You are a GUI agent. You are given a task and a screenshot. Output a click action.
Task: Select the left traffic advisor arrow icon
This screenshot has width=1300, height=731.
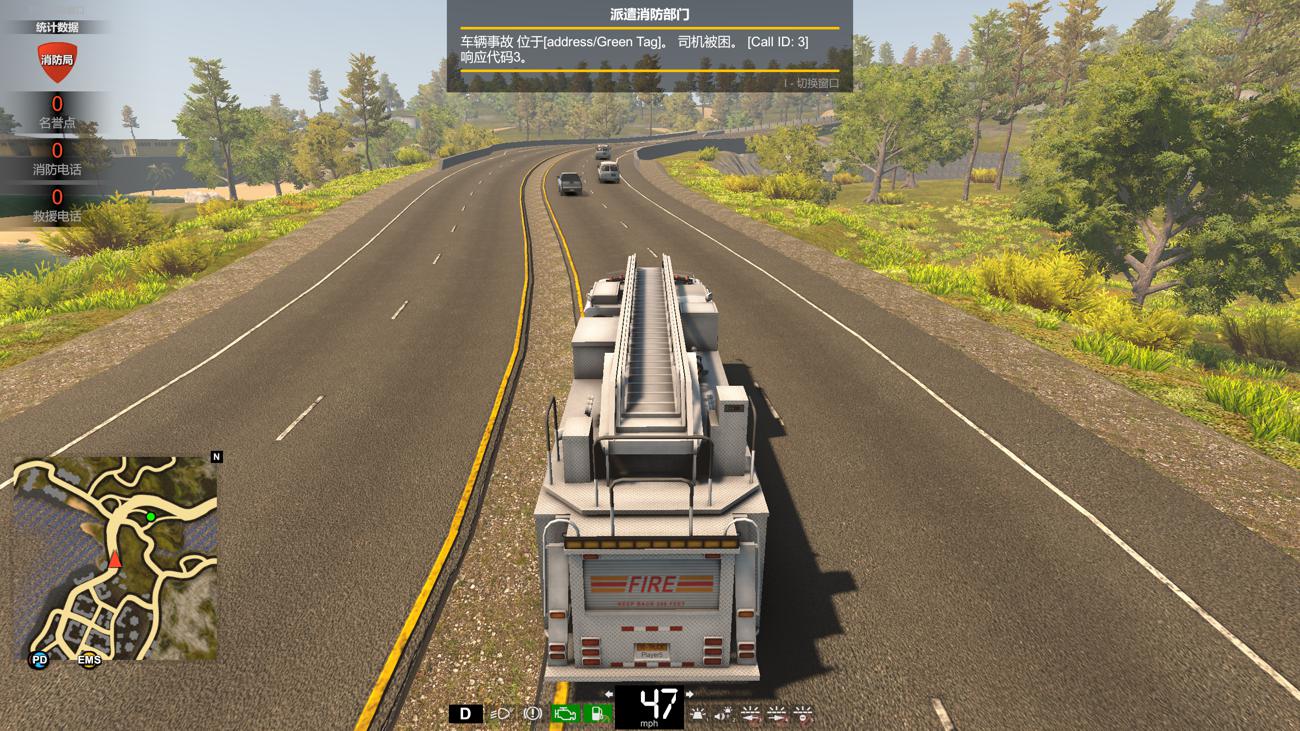point(751,713)
